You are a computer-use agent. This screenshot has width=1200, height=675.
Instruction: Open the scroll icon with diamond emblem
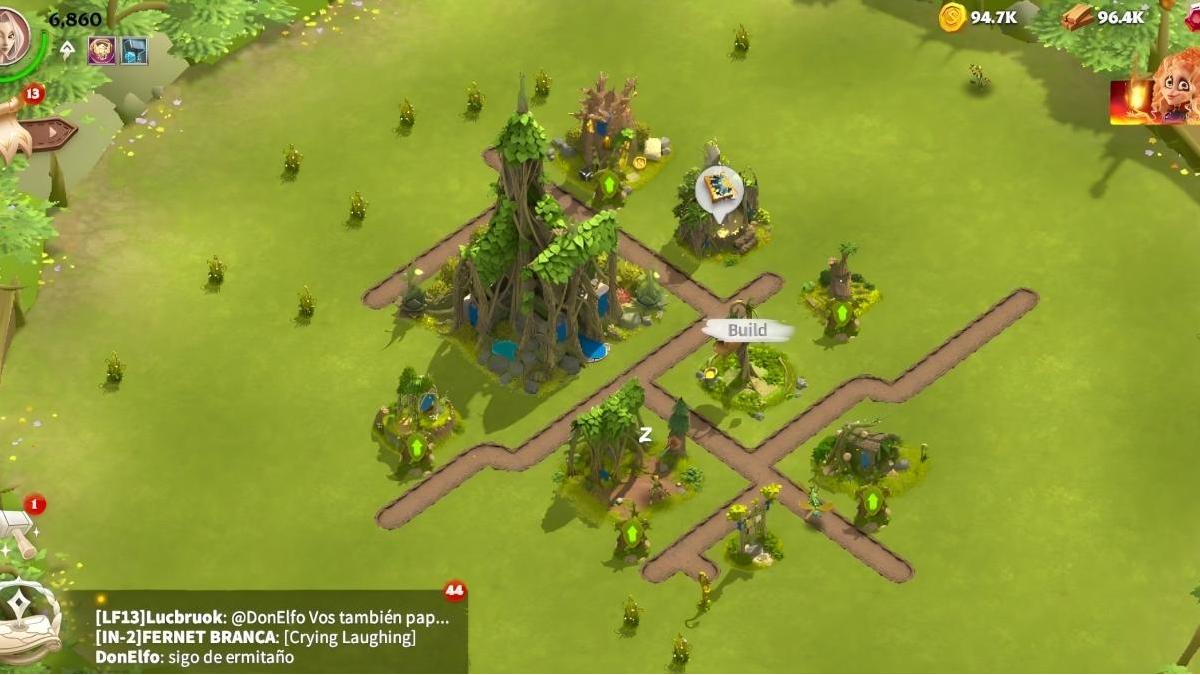[x=22, y=611]
